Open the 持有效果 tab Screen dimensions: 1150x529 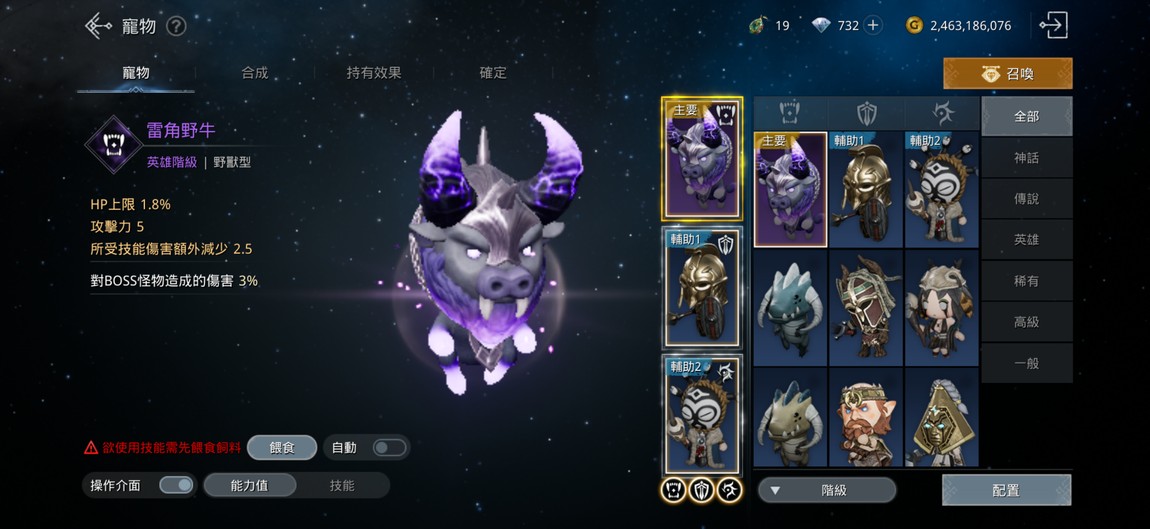pyautogui.click(x=374, y=73)
